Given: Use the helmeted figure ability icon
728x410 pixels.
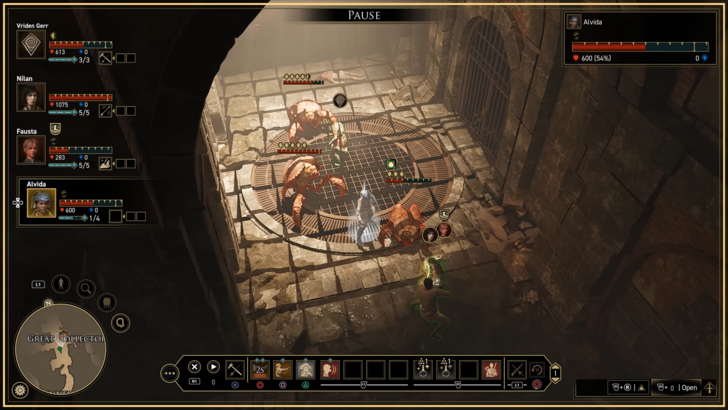Looking at the screenshot, I should (x=306, y=370).
